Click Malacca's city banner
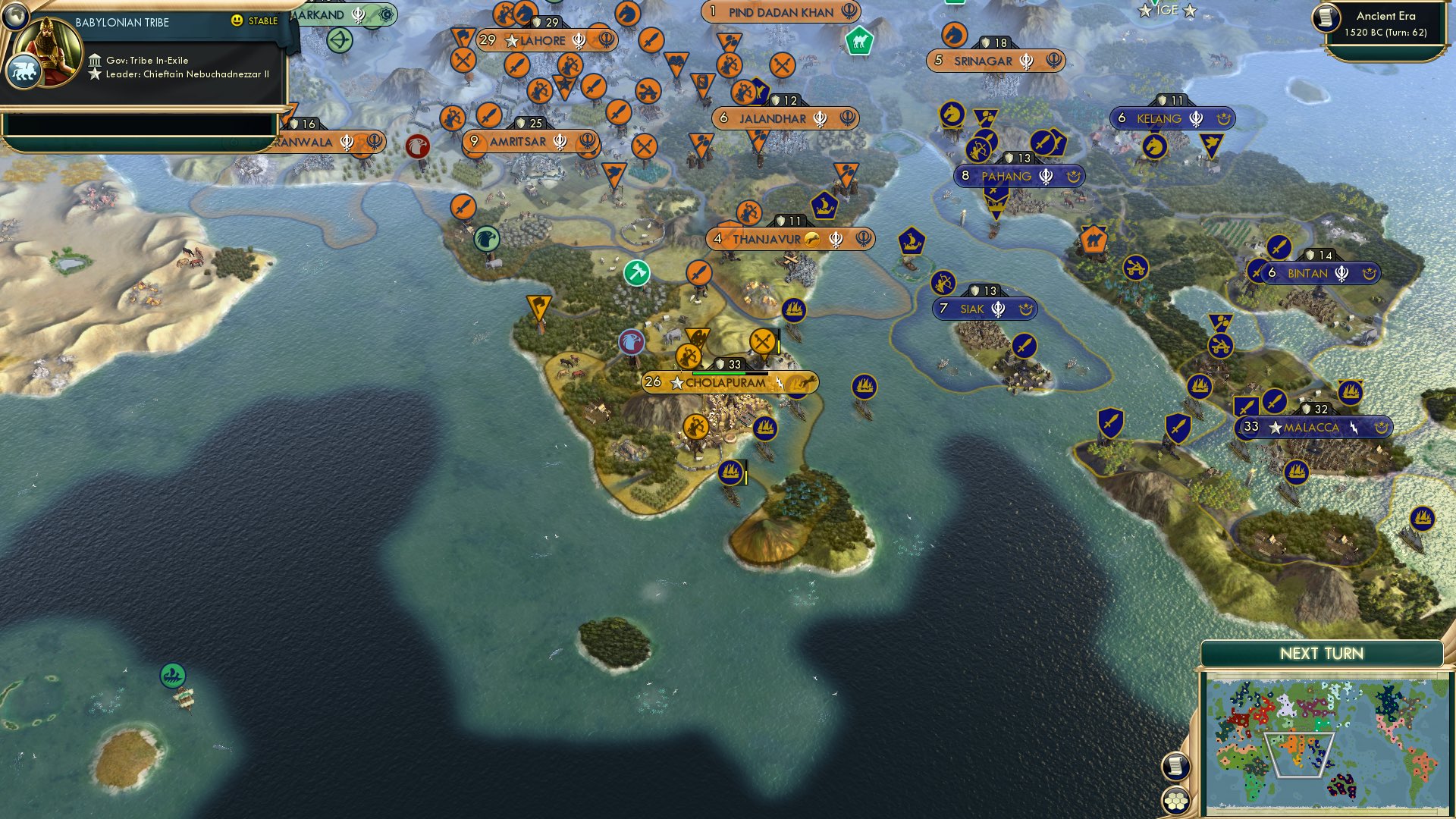This screenshot has height=819, width=1456. tap(1313, 428)
